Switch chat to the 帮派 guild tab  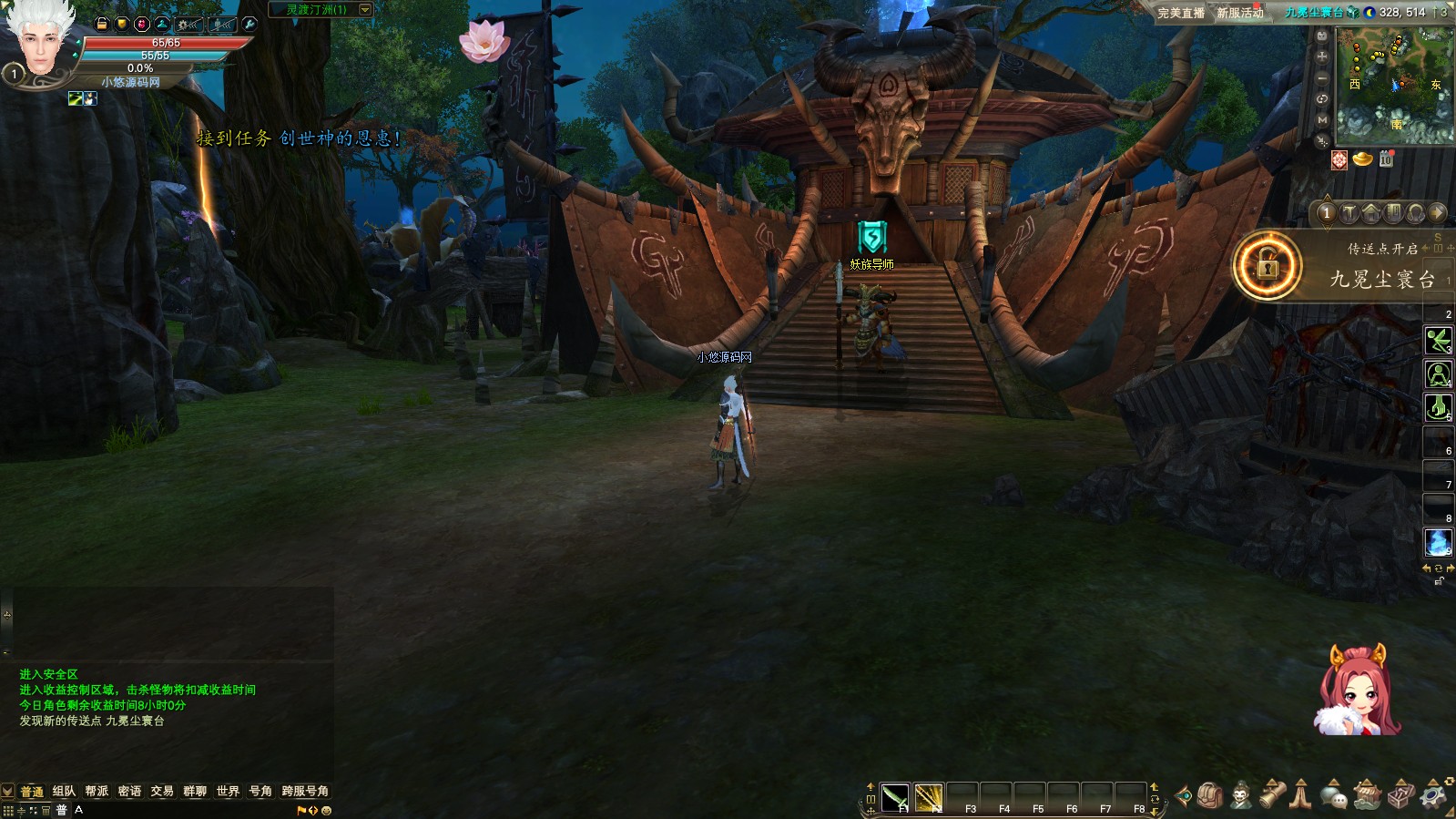click(x=97, y=791)
